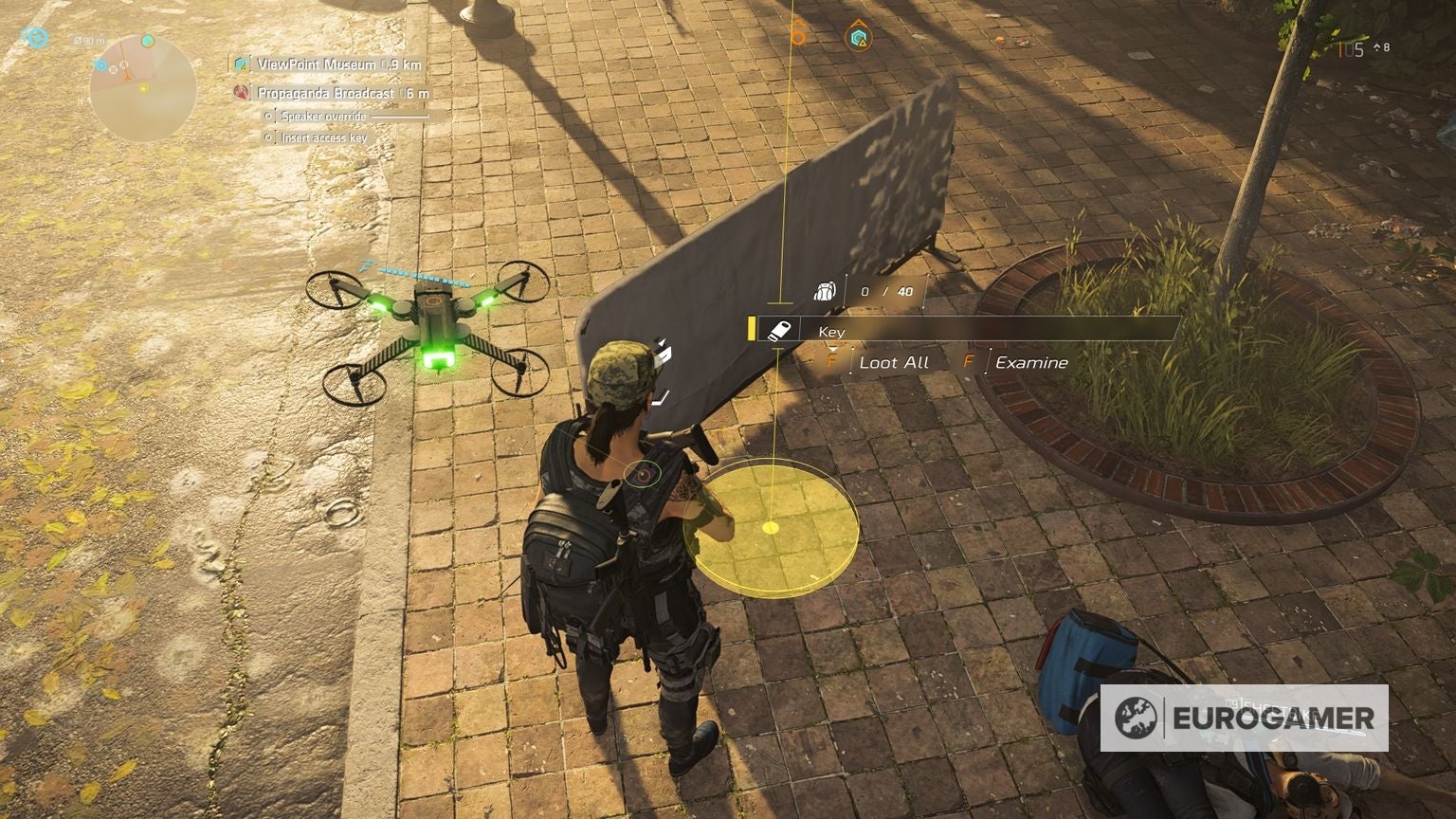Click the orange F key prompt beside Loot All
Image resolution: width=1456 pixels, height=819 pixels.
(x=832, y=362)
